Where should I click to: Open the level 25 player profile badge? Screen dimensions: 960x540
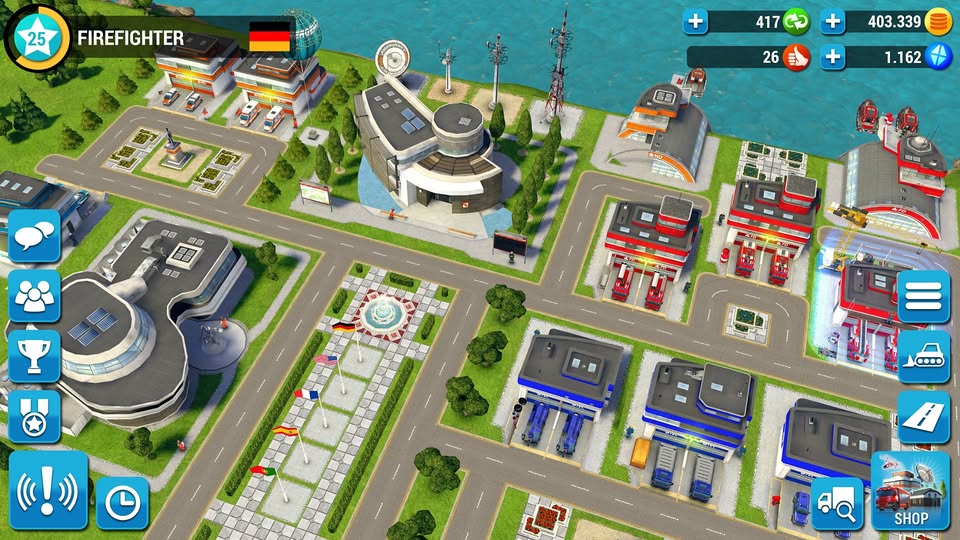37,38
